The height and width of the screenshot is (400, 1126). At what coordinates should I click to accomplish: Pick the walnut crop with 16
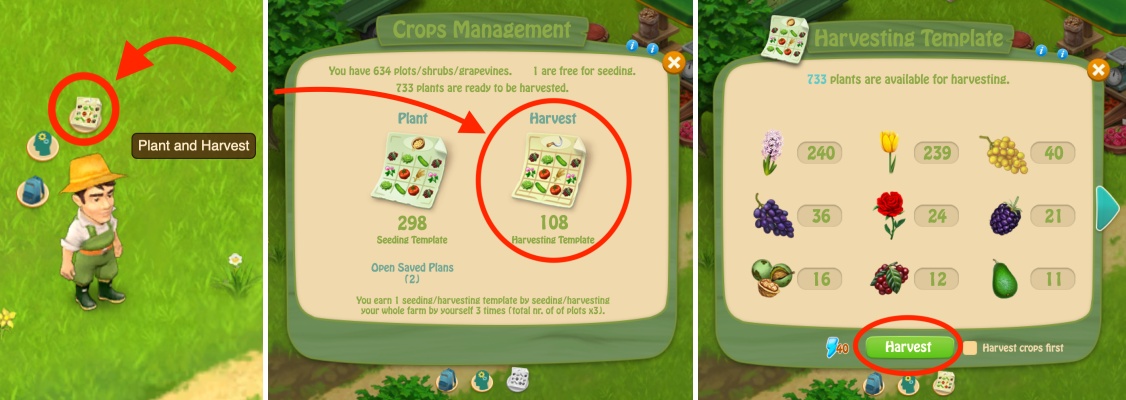[x=772, y=277]
